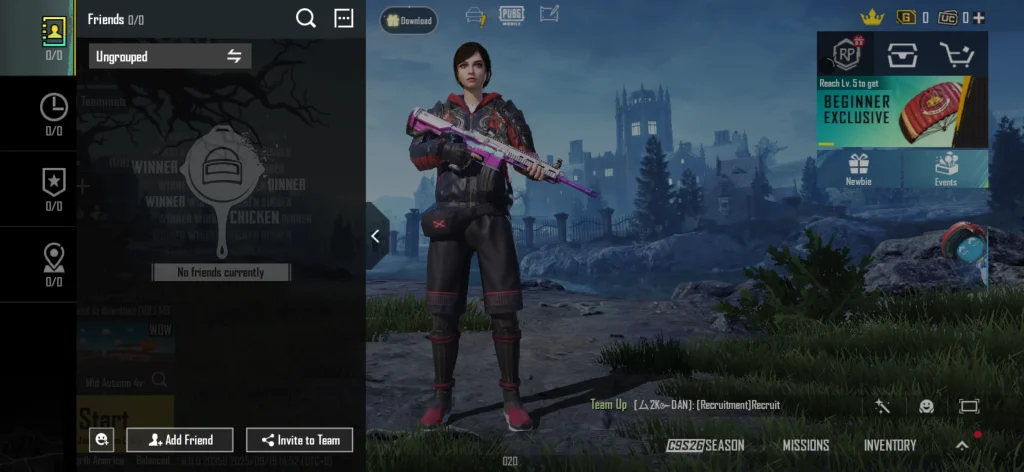
Task: Open emoji face button beside Add Friend
Action: (100, 440)
